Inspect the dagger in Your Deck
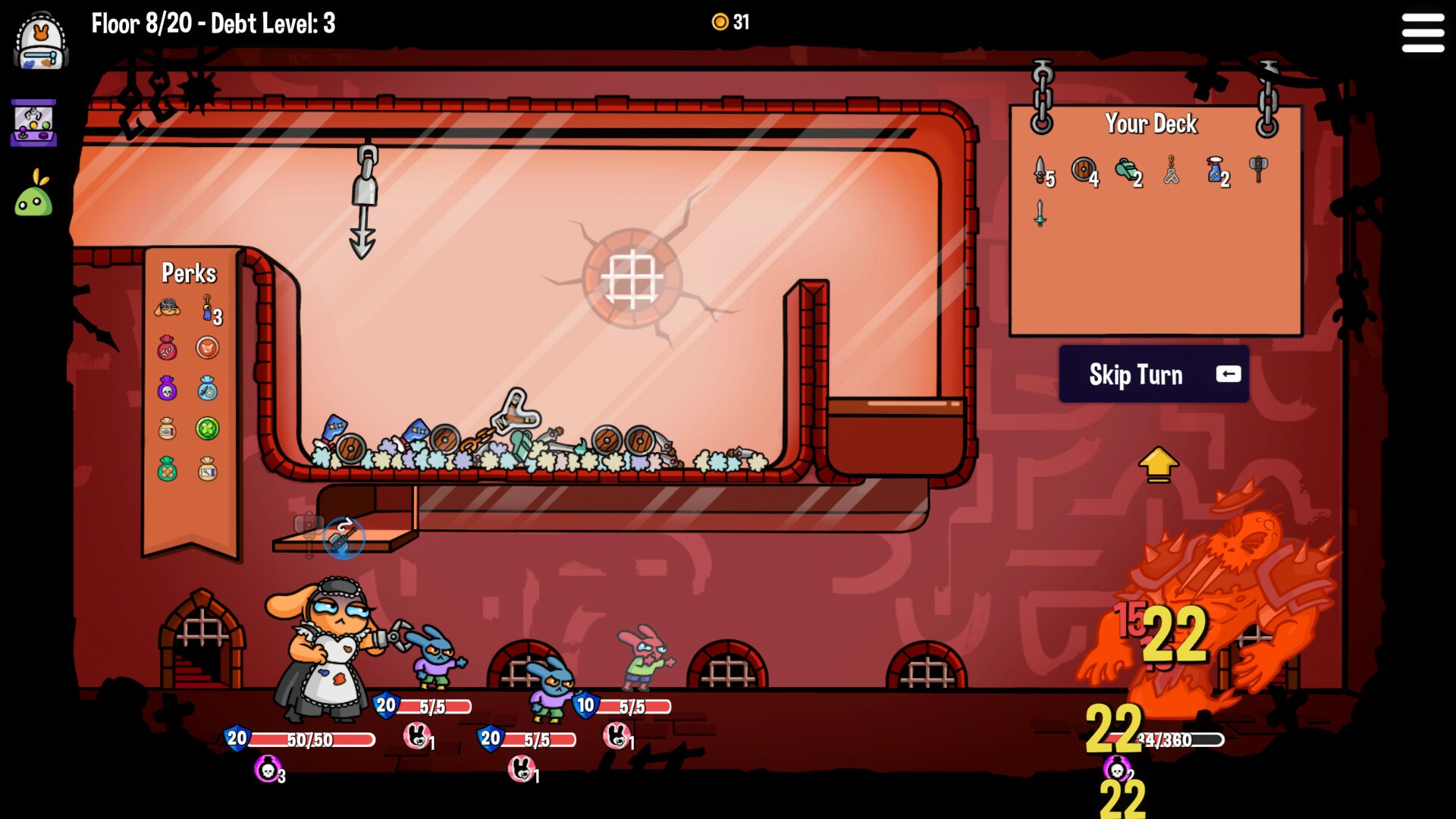 [1040, 170]
